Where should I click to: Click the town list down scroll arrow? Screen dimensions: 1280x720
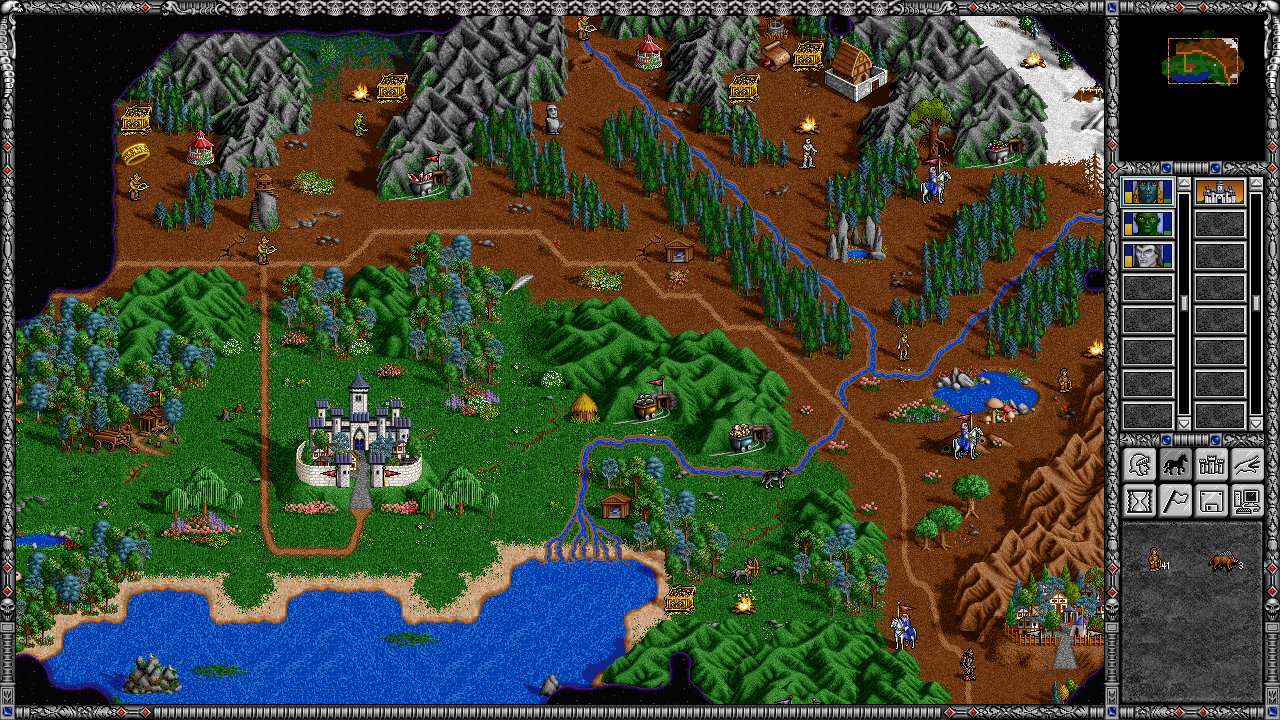click(1255, 421)
